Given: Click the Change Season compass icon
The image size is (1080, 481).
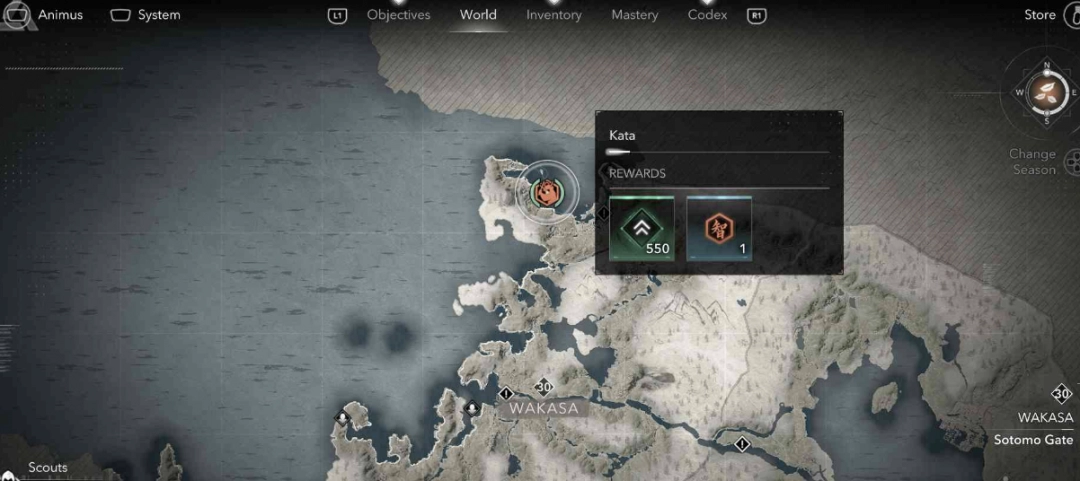Looking at the screenshot, I should [1046, 93].
